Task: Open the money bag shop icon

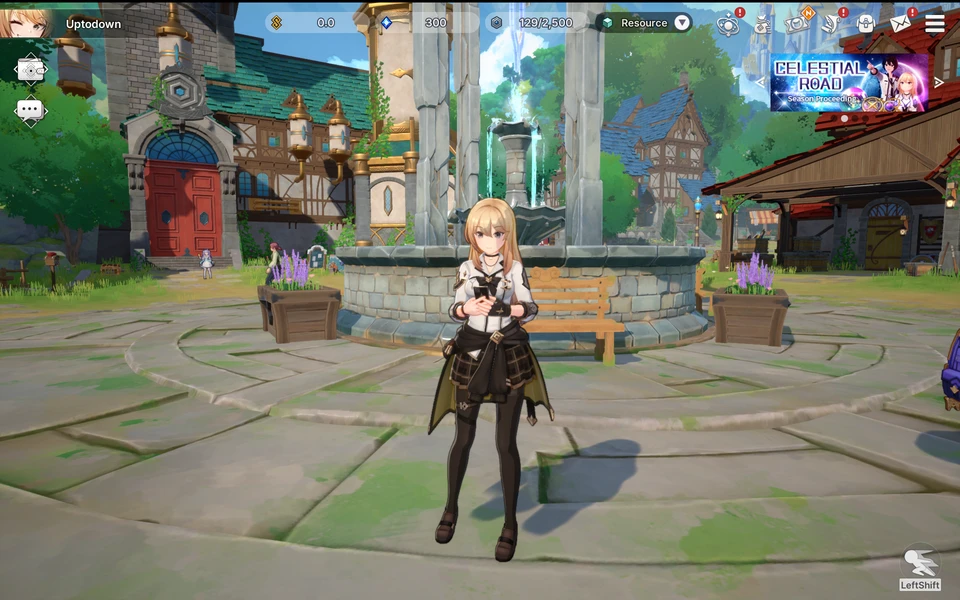Action: [x=762, y=24]
